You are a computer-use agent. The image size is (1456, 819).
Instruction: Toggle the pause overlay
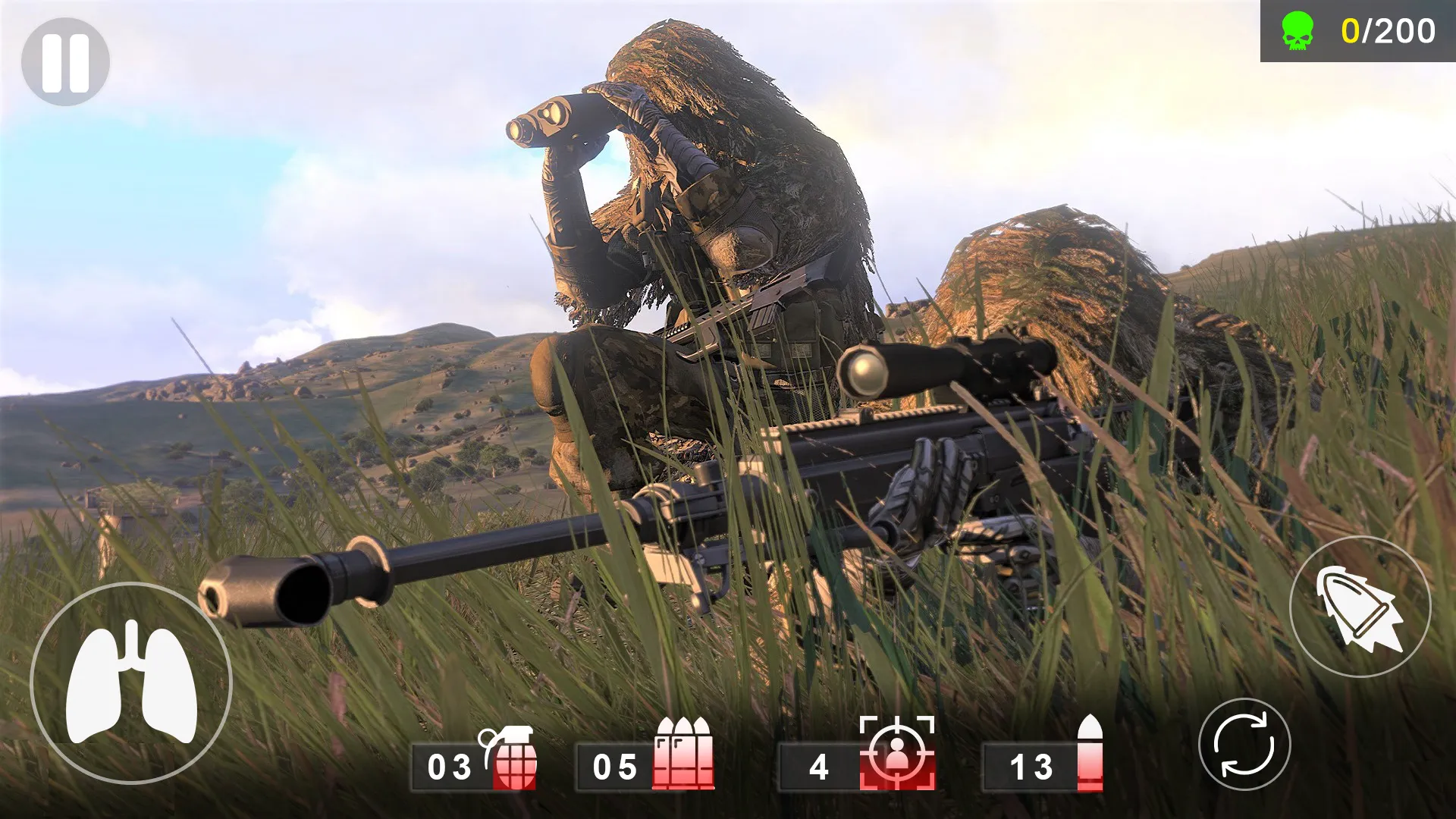(x=67, y=60)
